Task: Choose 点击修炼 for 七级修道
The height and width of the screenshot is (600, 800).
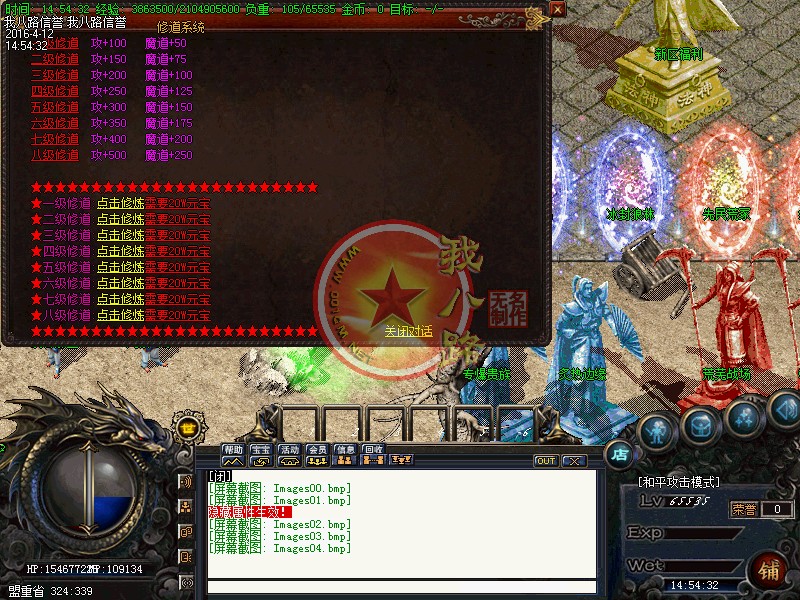Action: pos(120,299)
